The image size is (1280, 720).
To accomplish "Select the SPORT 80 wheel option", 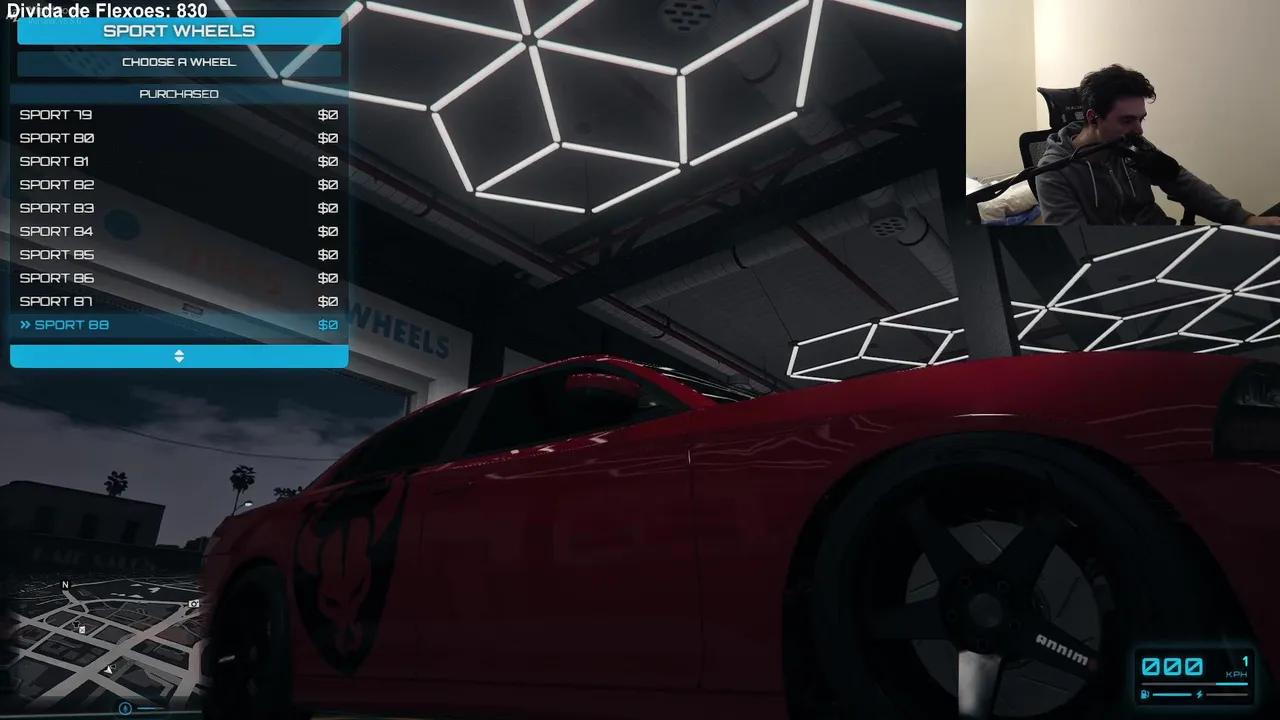I will pos(56,138).
